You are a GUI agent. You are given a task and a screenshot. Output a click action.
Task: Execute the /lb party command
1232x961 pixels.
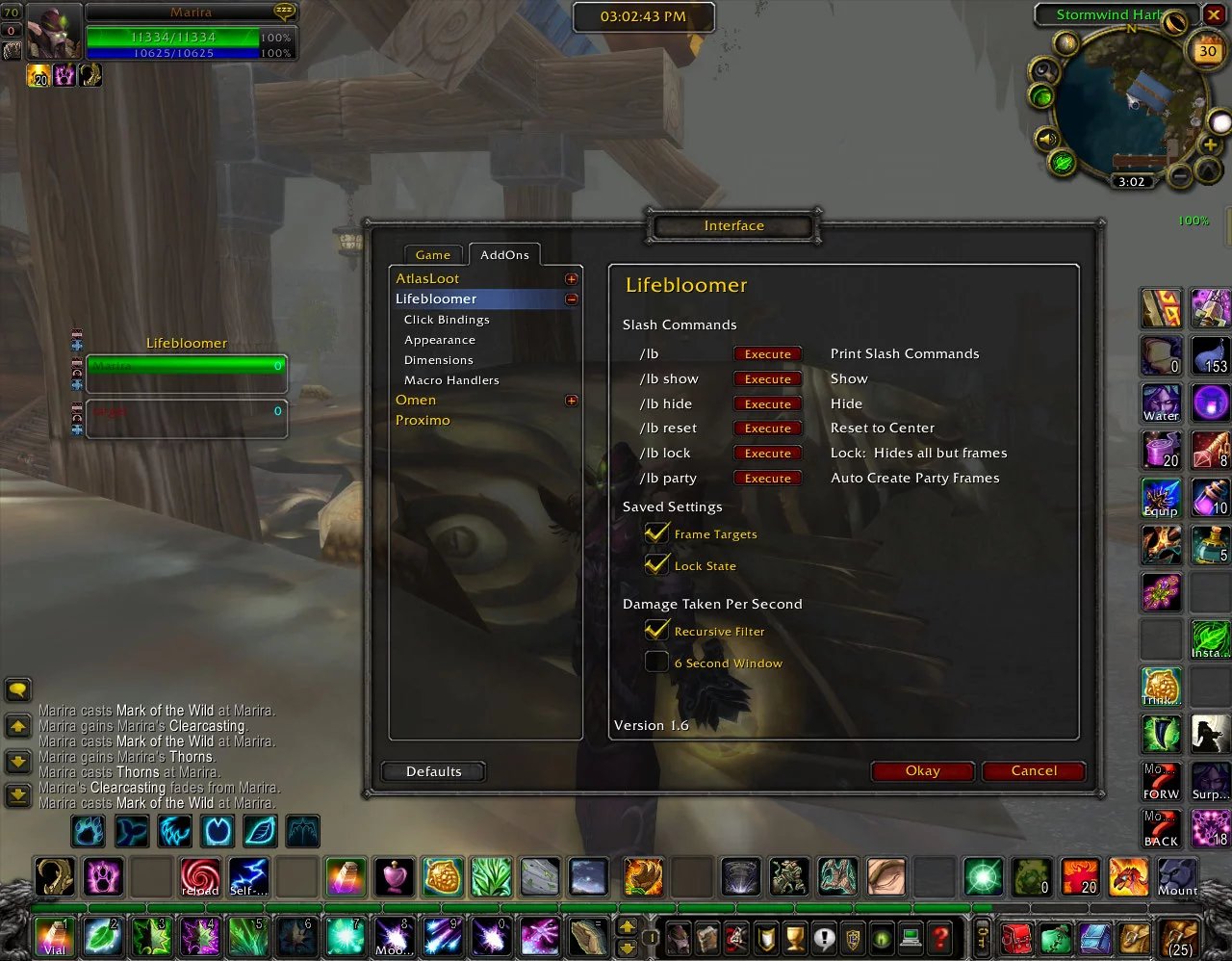(x=767, y=479)
